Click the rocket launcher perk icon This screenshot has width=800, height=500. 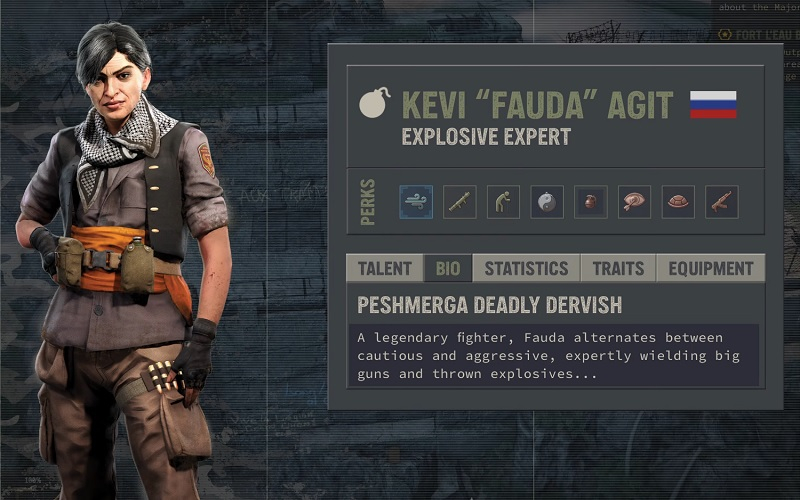(460, 202)
